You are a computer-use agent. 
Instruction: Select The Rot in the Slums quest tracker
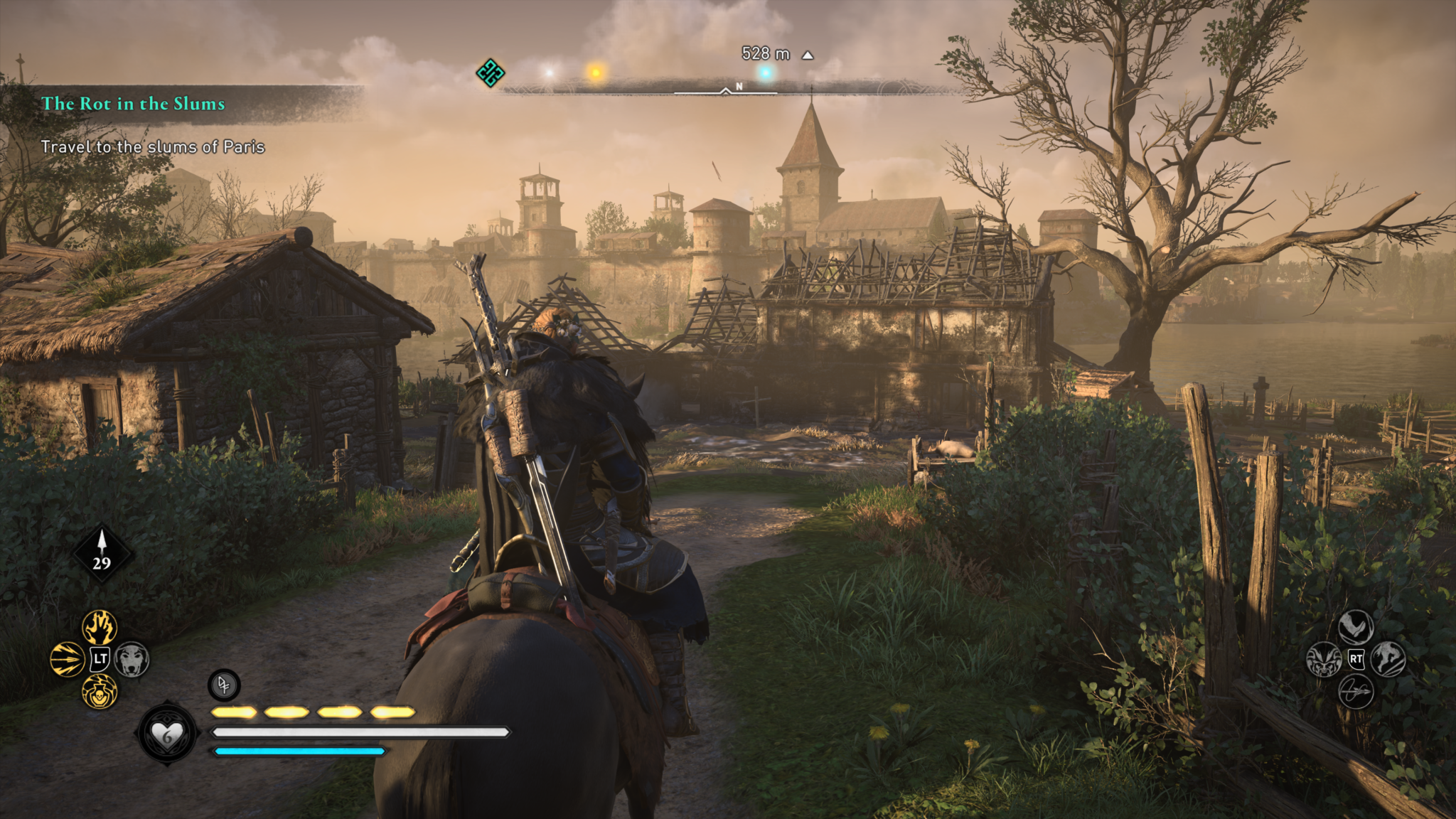[x=133, y=104]
